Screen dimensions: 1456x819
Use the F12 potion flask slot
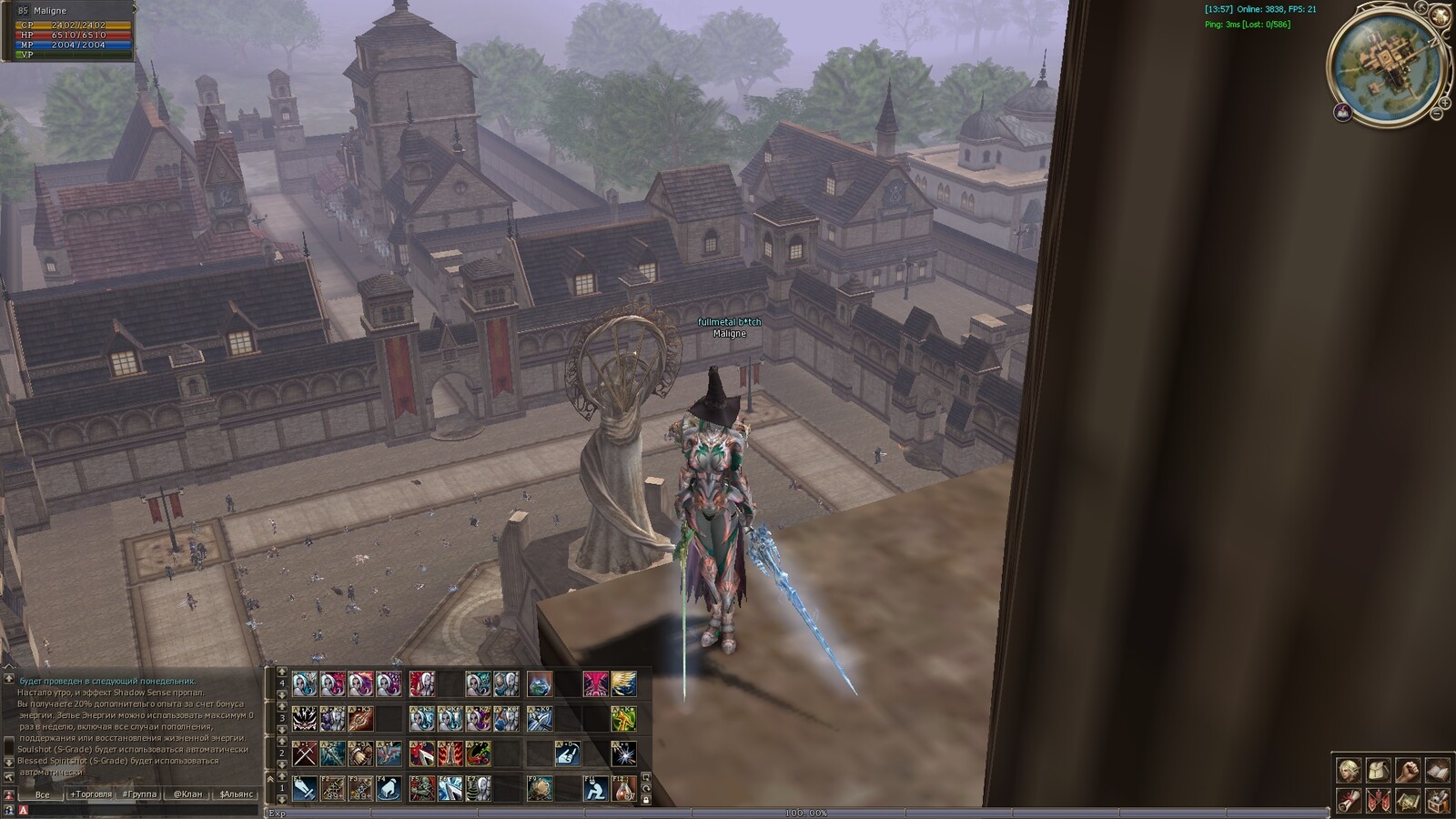pyautogui.click(x=623, y=788)
